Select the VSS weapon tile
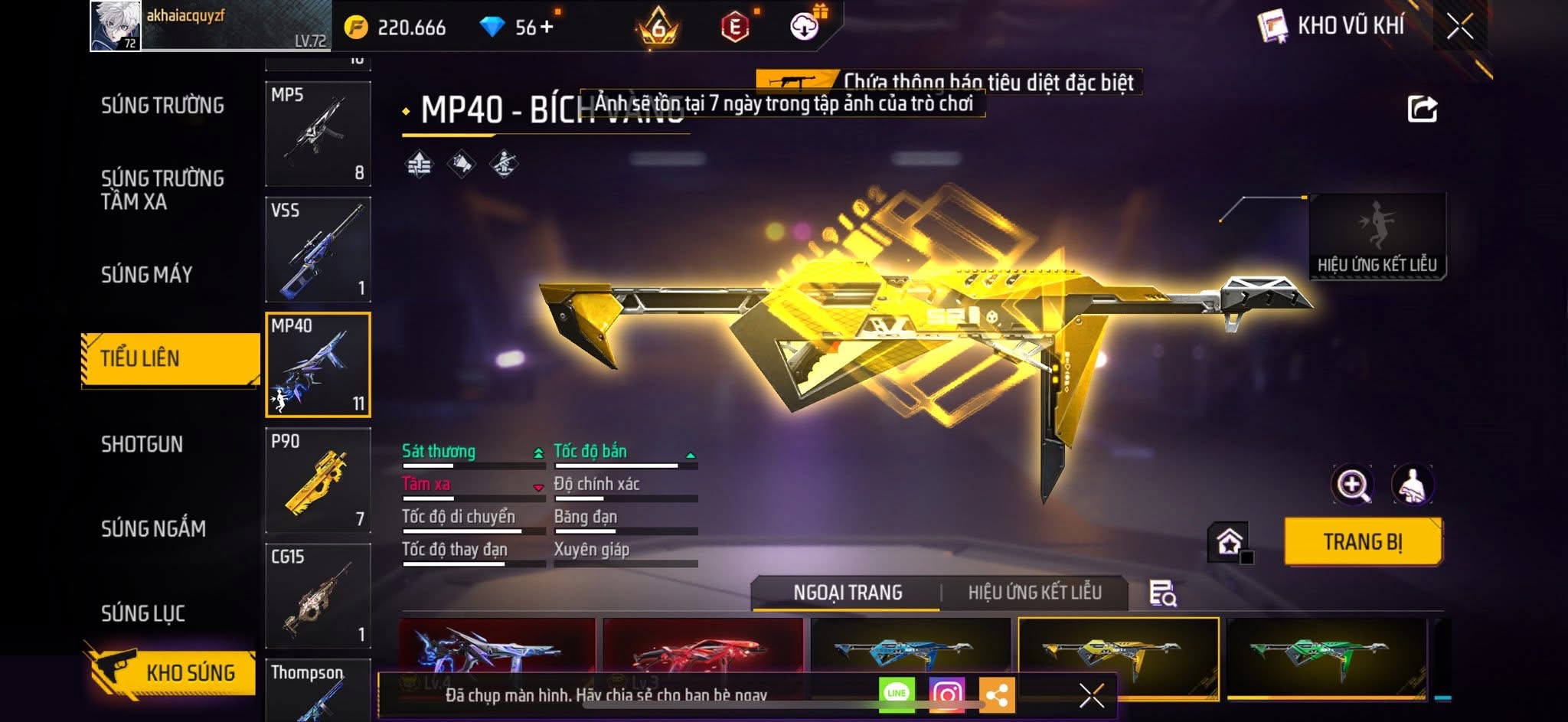This screenshot has height=722, width=1568. click(318, 250)
